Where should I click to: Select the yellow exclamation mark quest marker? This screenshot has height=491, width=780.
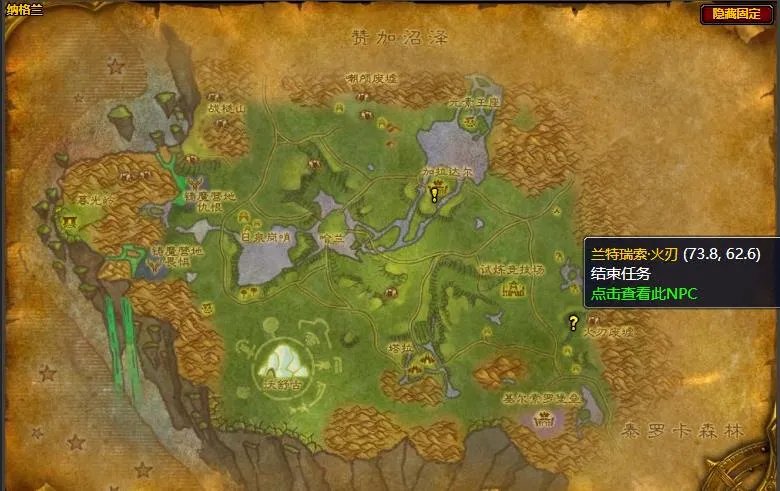pyautogui.click(x=435, y=194)
